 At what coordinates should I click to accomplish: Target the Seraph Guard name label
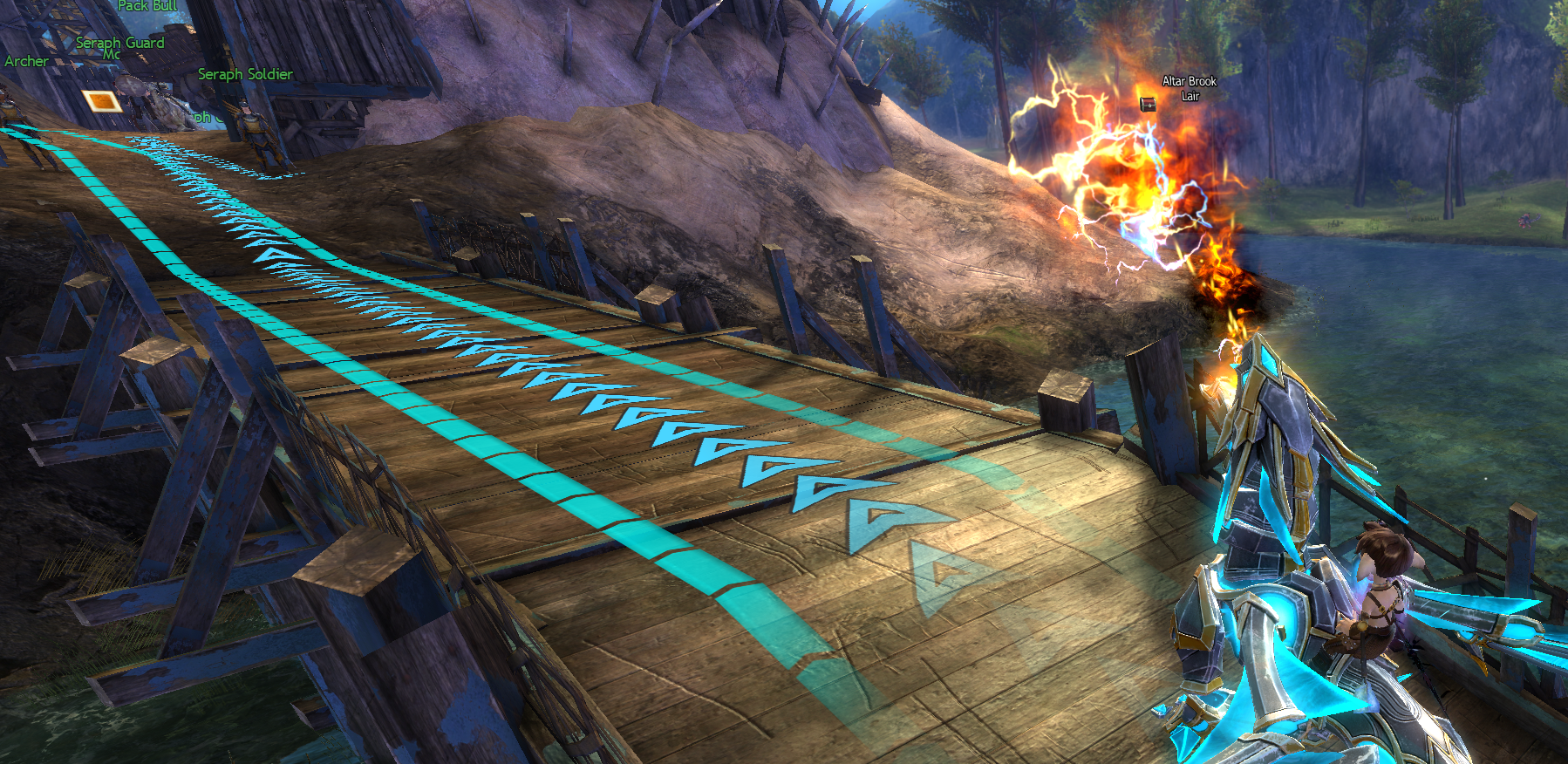[x=119, y=43]
